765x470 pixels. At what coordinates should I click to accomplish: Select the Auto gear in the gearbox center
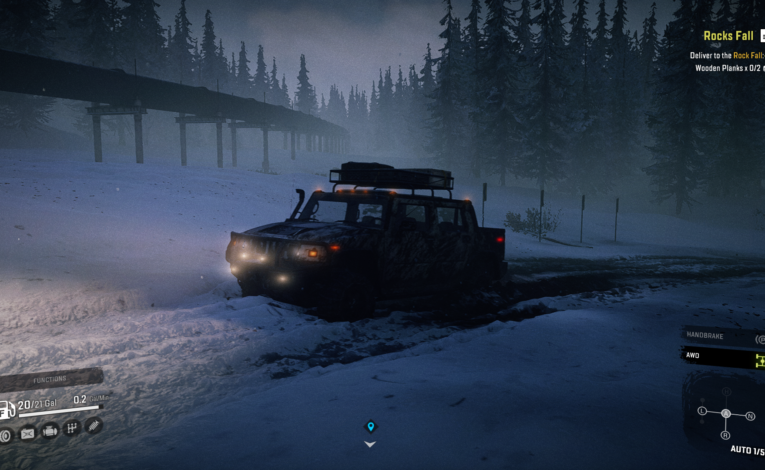coord(725,414)
